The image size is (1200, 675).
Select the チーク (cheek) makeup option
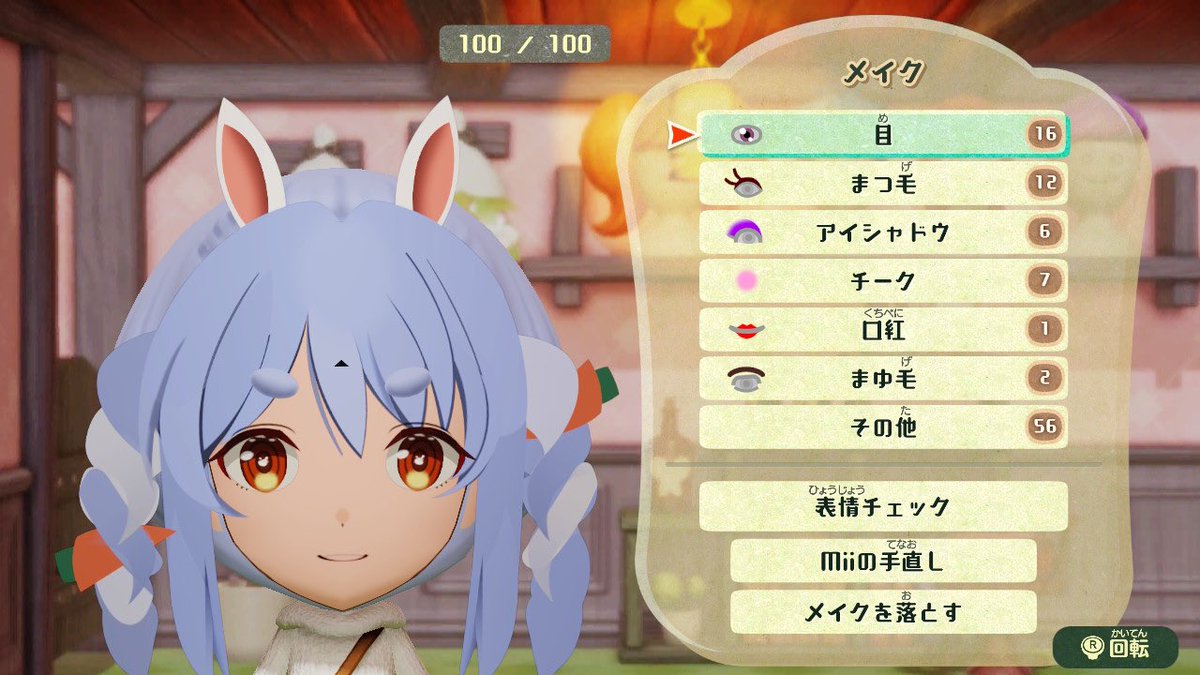coord(883,281)
